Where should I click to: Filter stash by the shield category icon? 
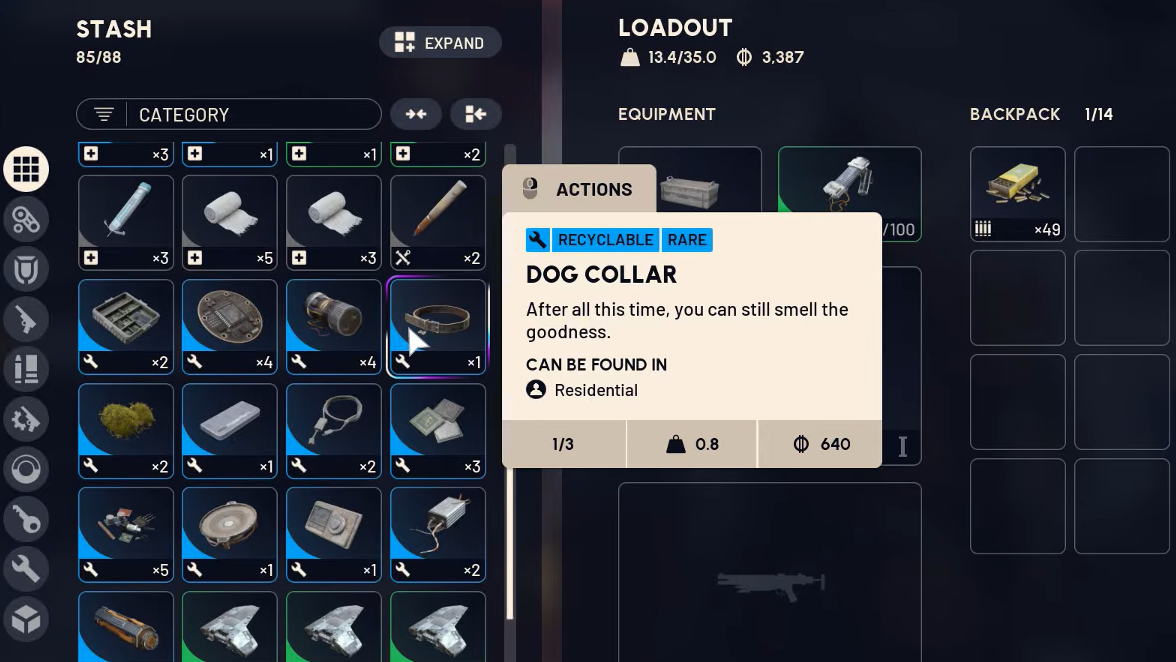click(26, 269)
